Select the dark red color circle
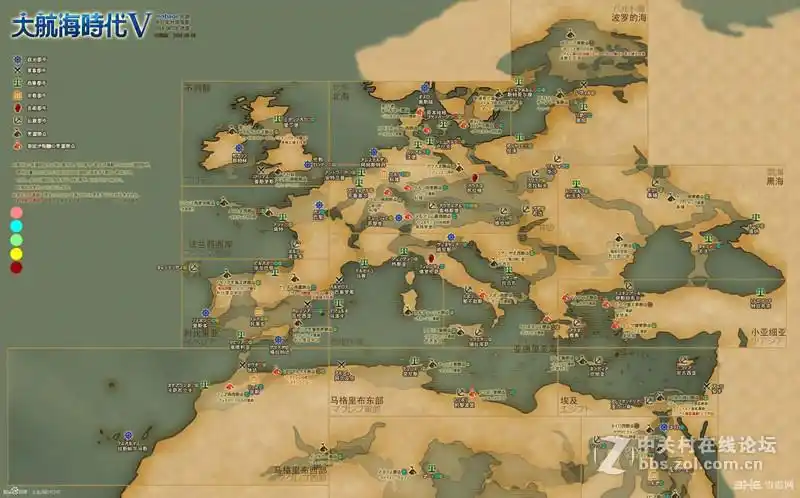 [16, 268]
